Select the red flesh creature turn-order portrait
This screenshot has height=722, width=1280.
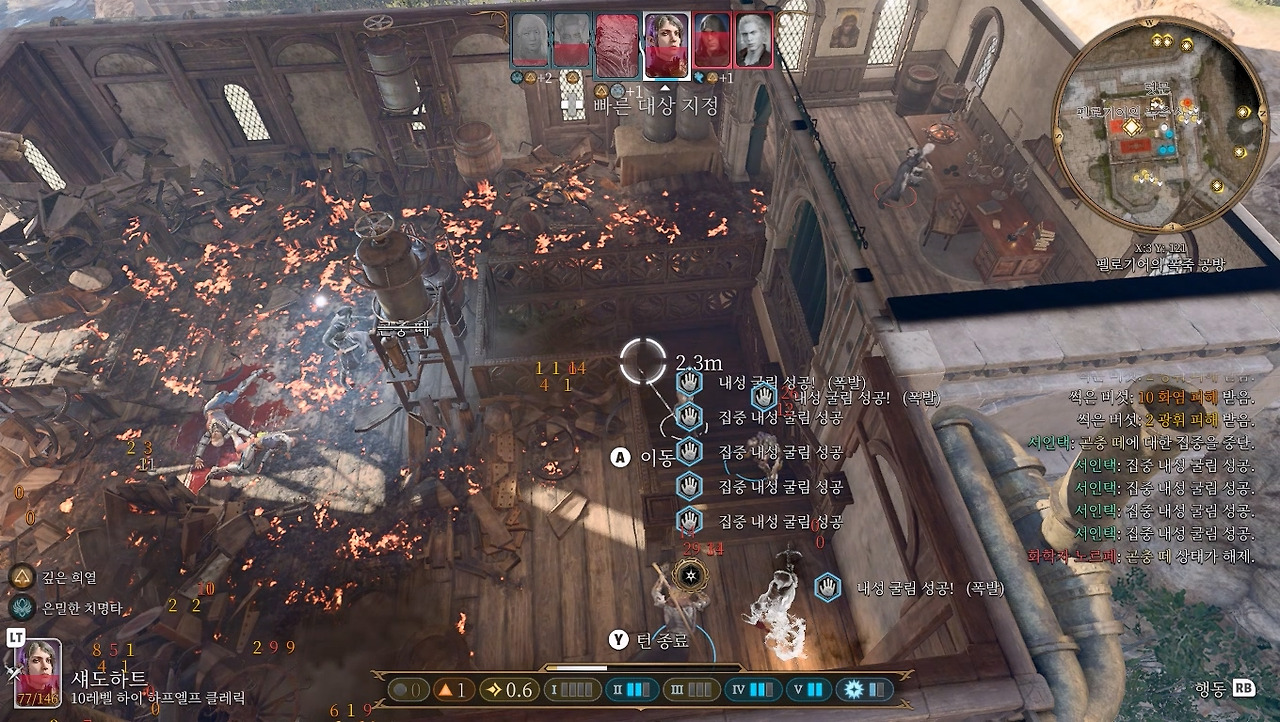pyautogui.click(x=617, y=46)
